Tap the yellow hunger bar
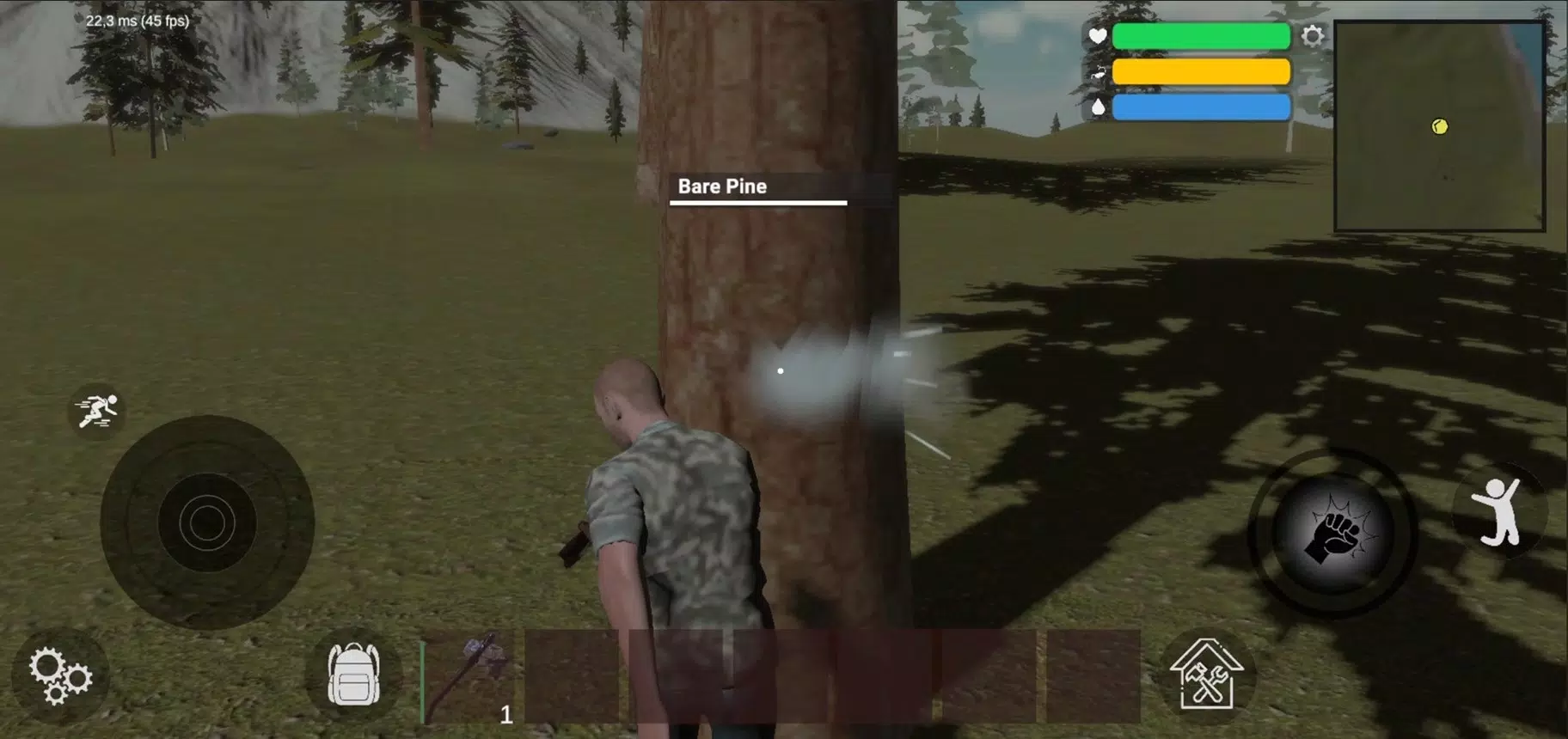Screen dimensions: 1568x739 click(1201, 72)
